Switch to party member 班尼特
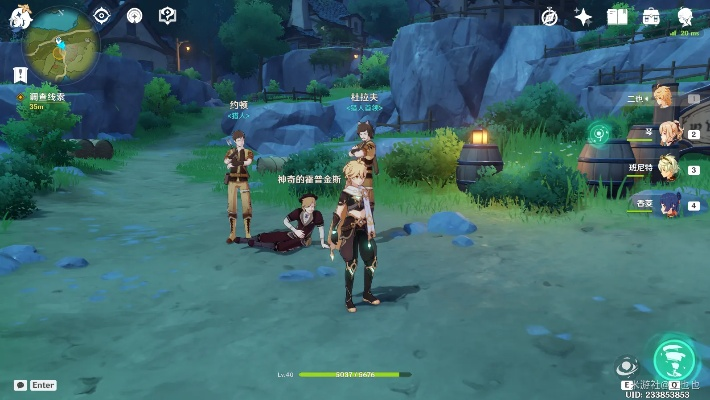This screenshot has height=400, width=710. click(666, 168)
